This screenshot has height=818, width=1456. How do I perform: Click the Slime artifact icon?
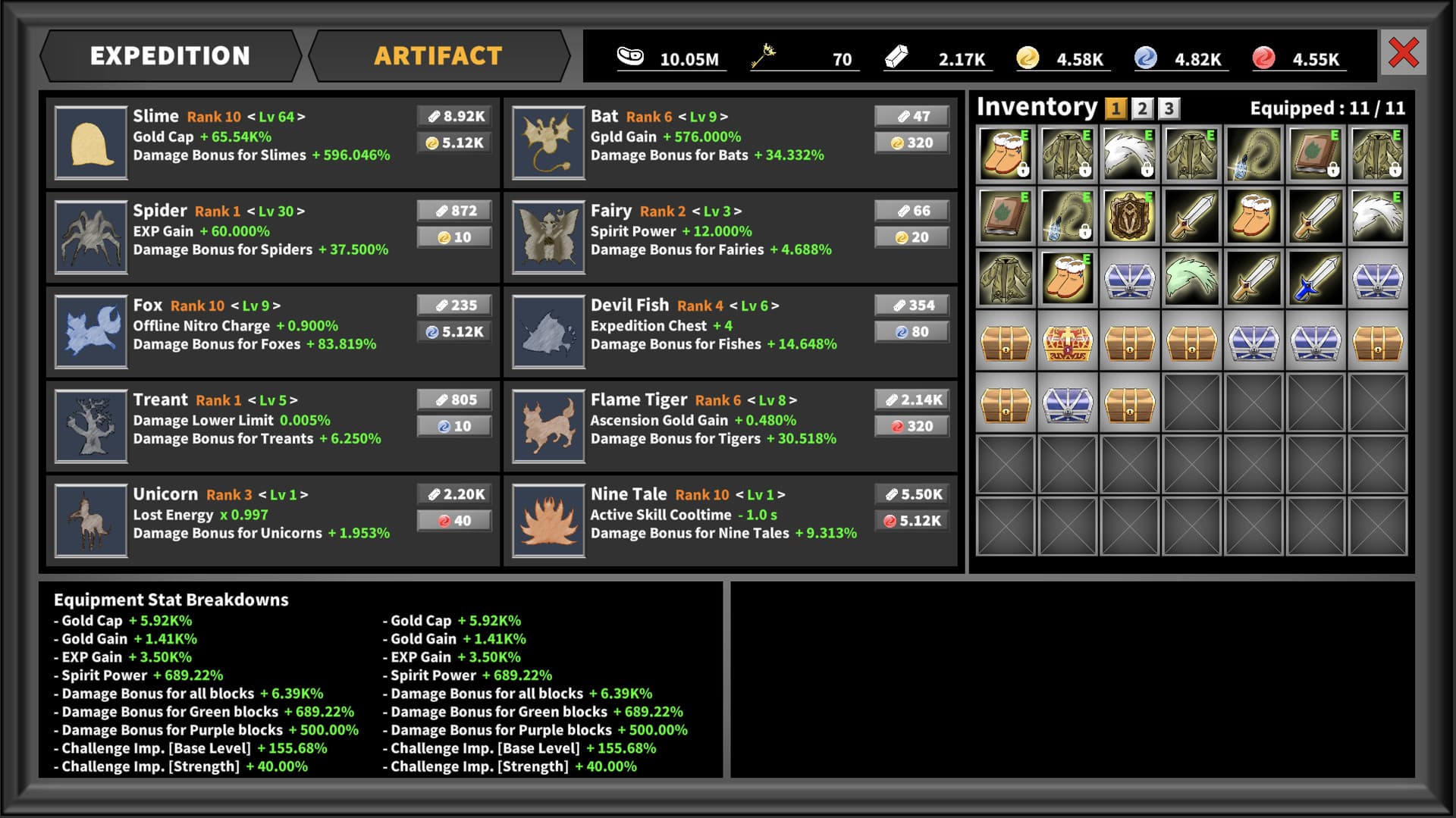(x=91, y=143)
